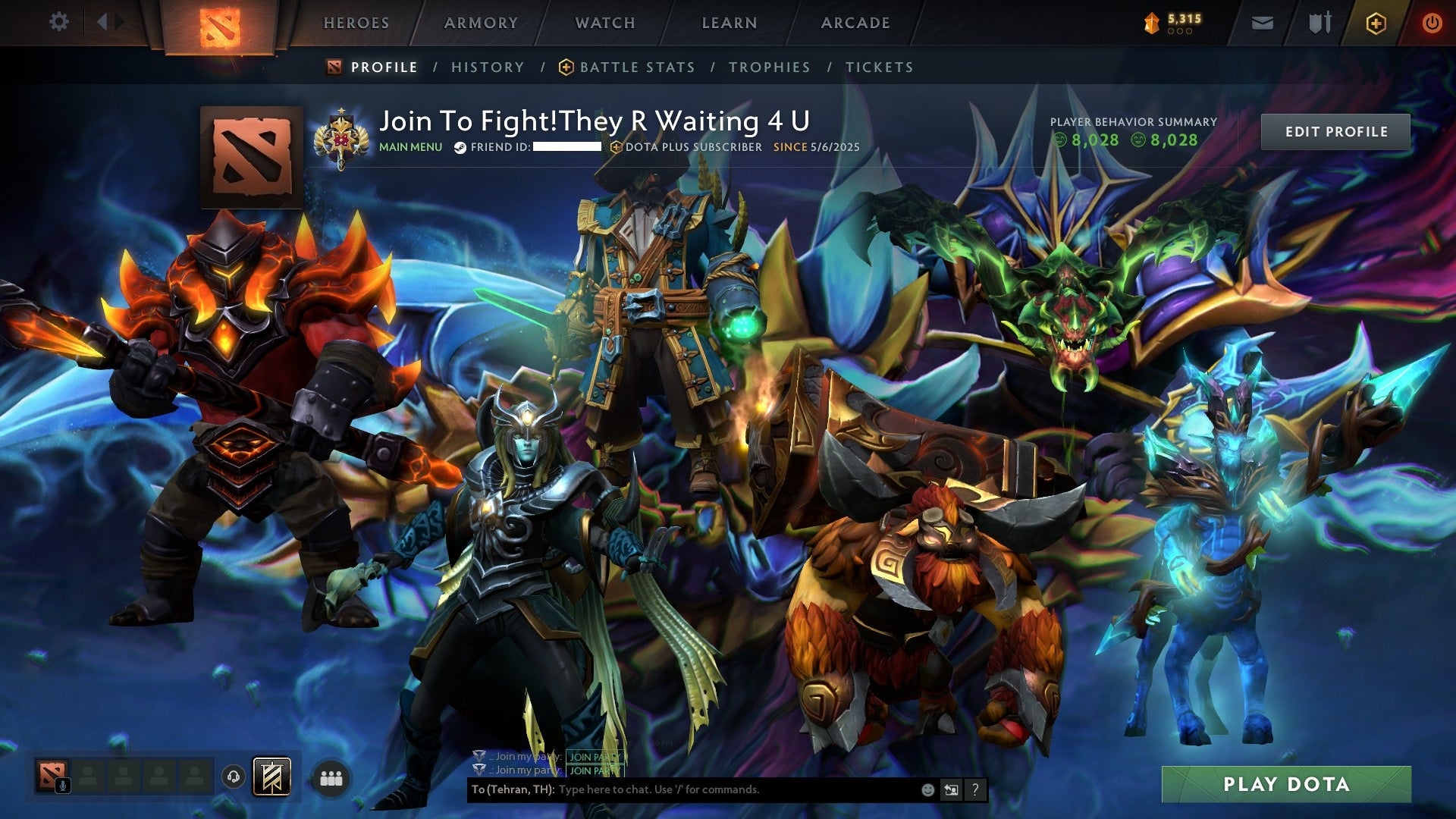Open the HEROES menu
This screenshot has width=1456, height=819.
[x=356, y=23]
